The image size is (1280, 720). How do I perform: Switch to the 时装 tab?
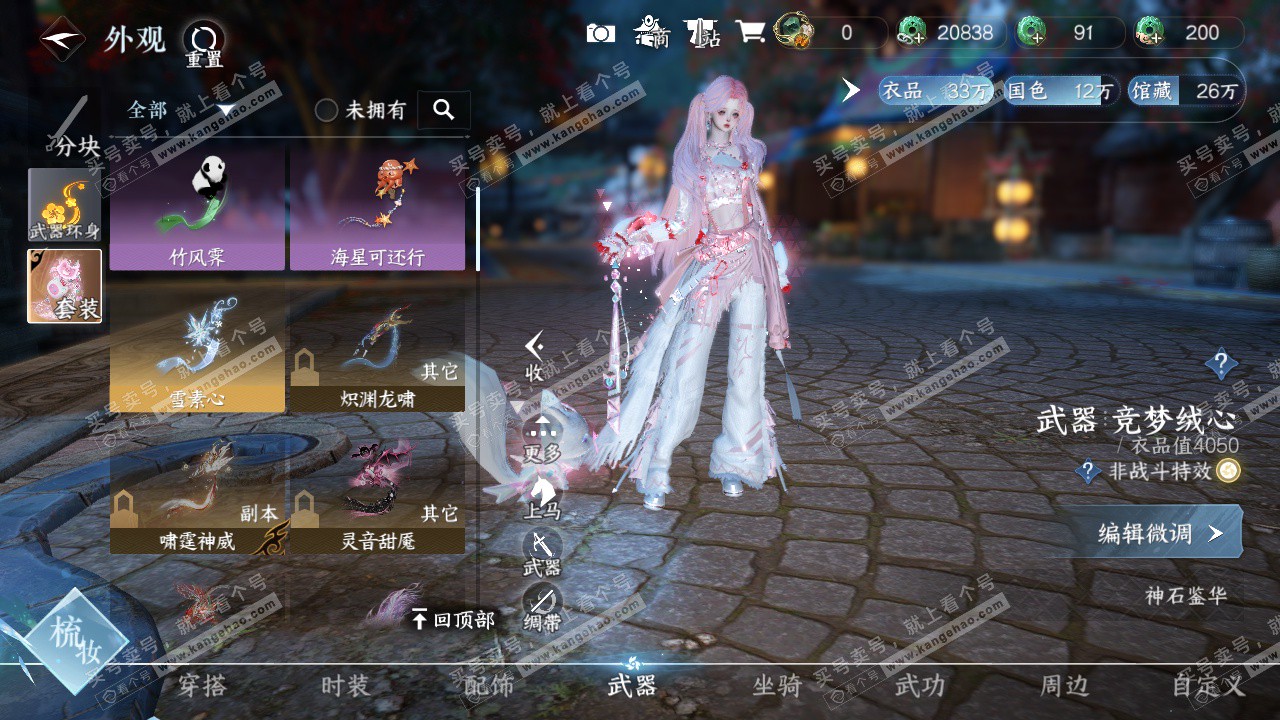[x=345, y=685]
